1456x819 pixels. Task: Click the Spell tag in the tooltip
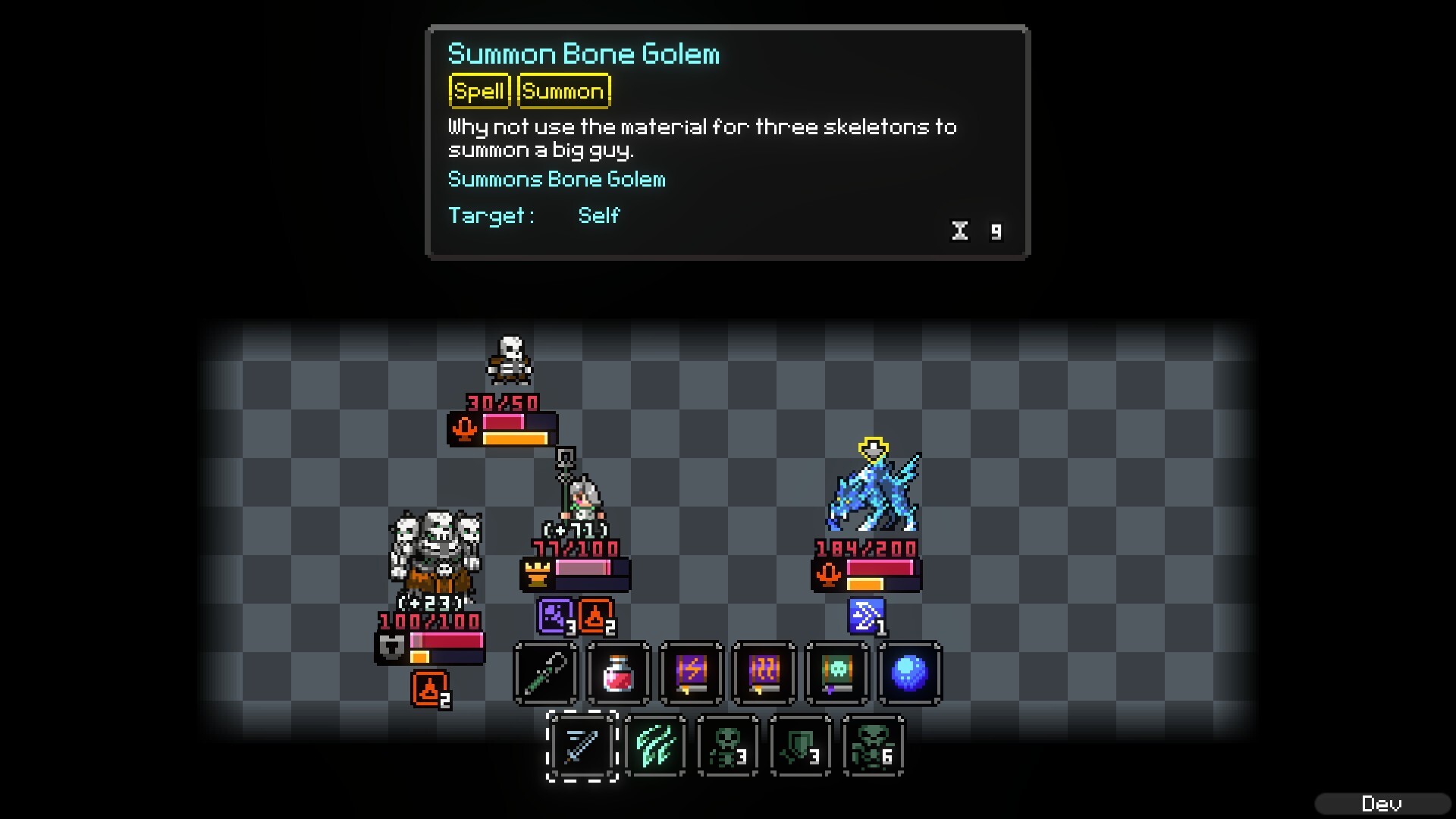pyautogui.click(x=479, y=91)
